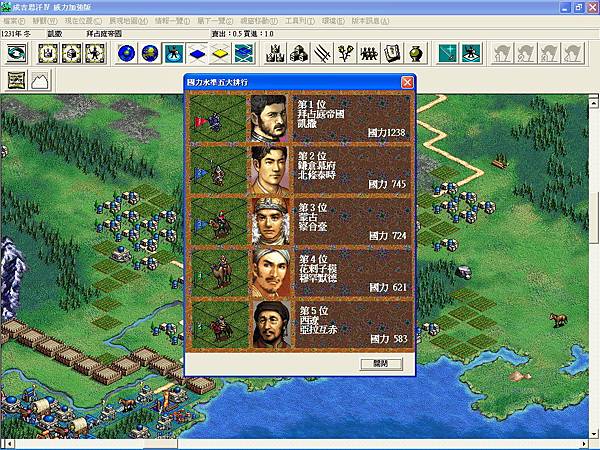600x450 pixels.
Task: Open the 檔案 menu
Action: coord(11,20)
